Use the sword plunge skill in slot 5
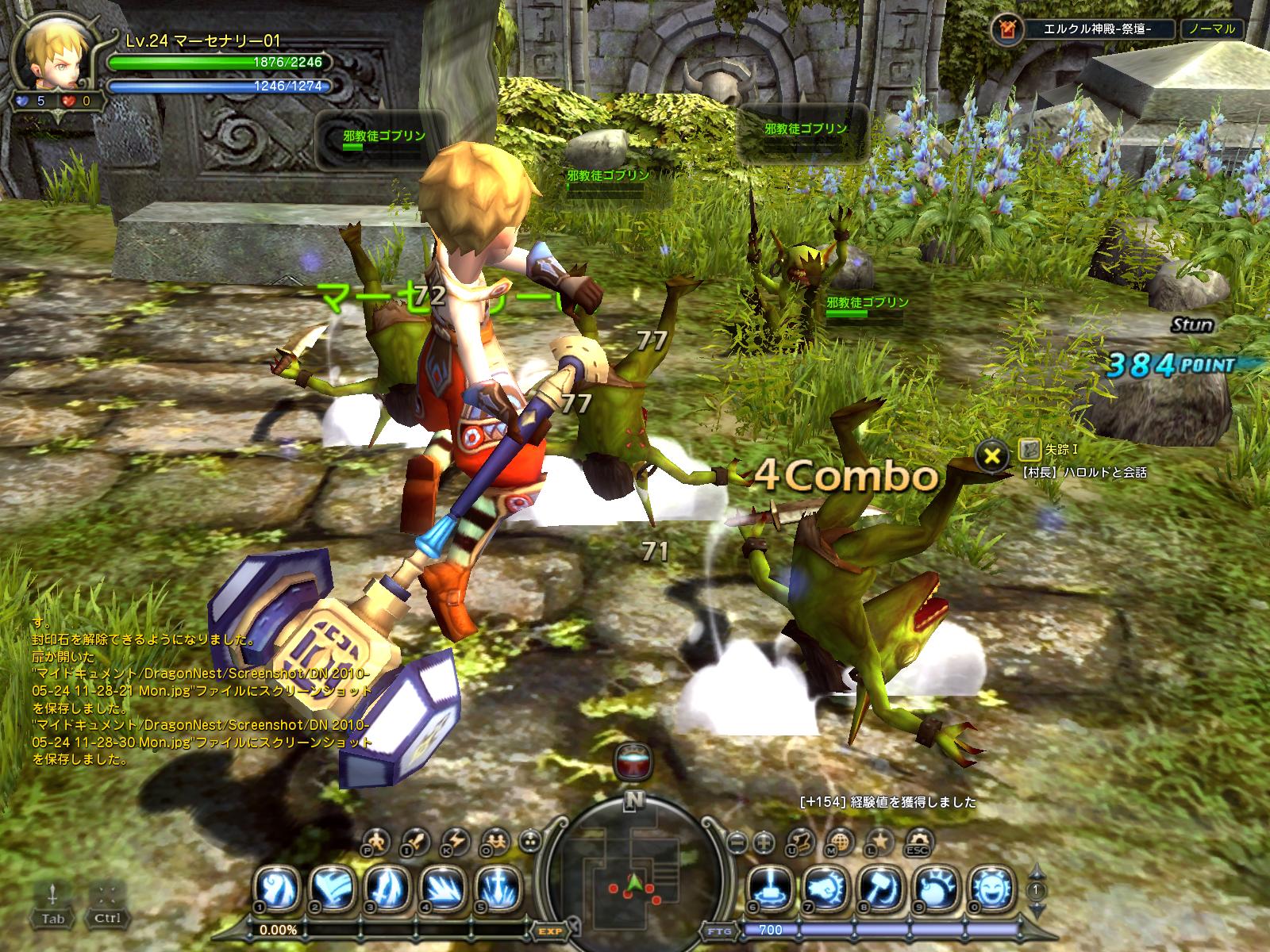This screenshot has height=952, width=1270. click(498, 885)
